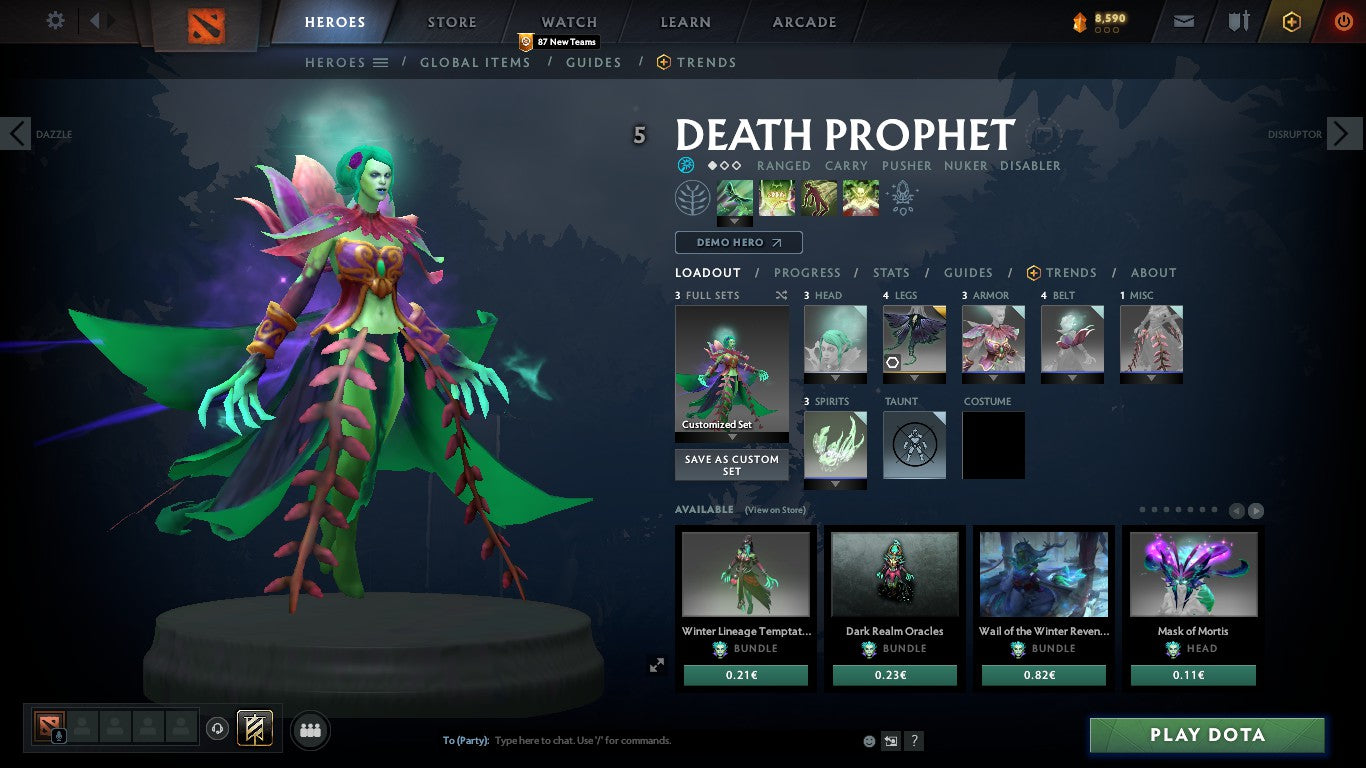Click the Crypt Swarm ability icon

coord(735,197)
